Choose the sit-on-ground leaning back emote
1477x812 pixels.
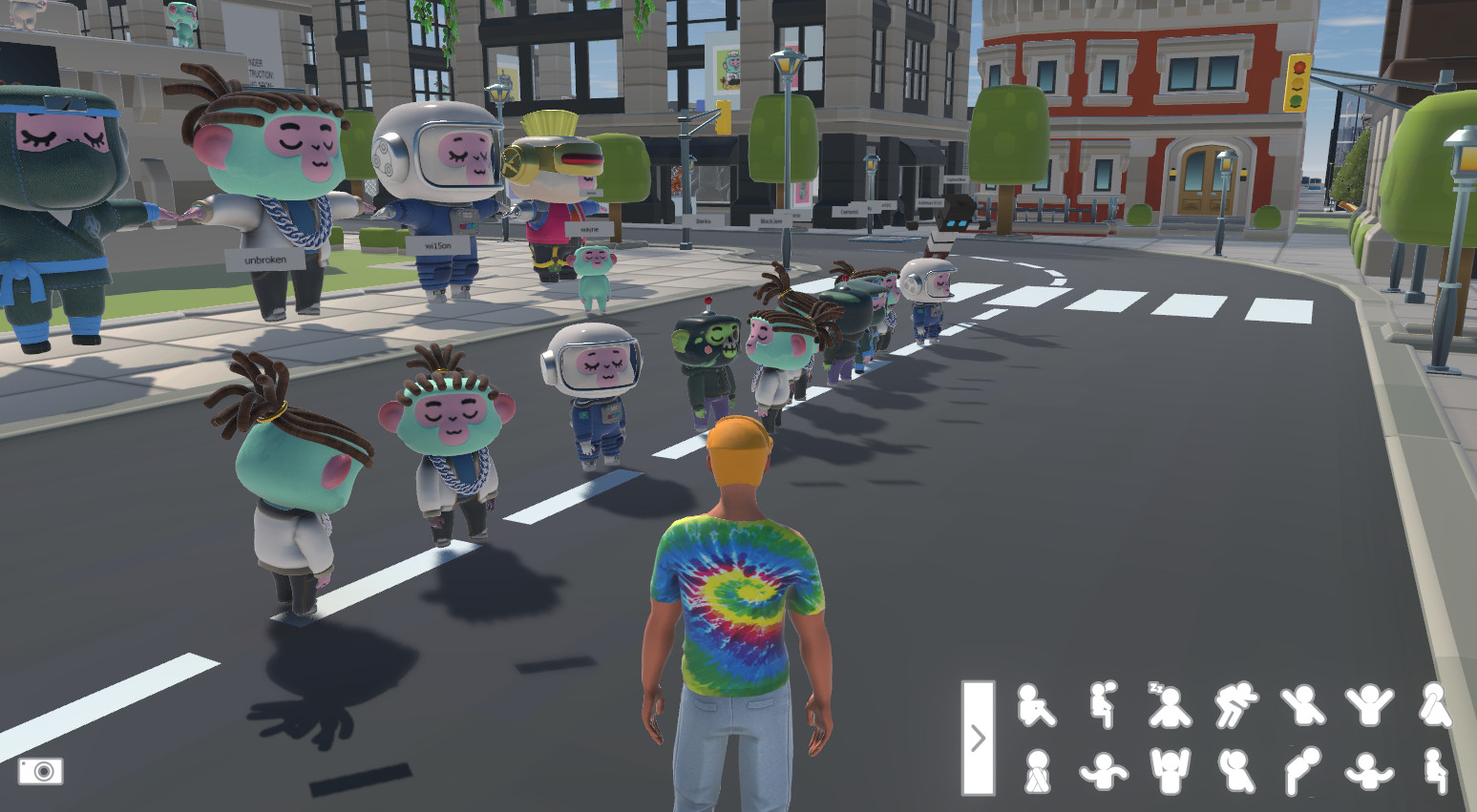[1036, 706]
